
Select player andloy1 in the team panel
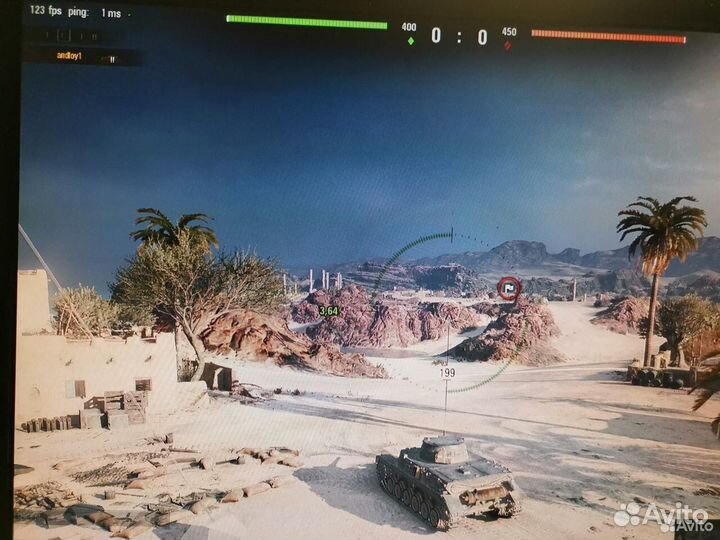69,56
